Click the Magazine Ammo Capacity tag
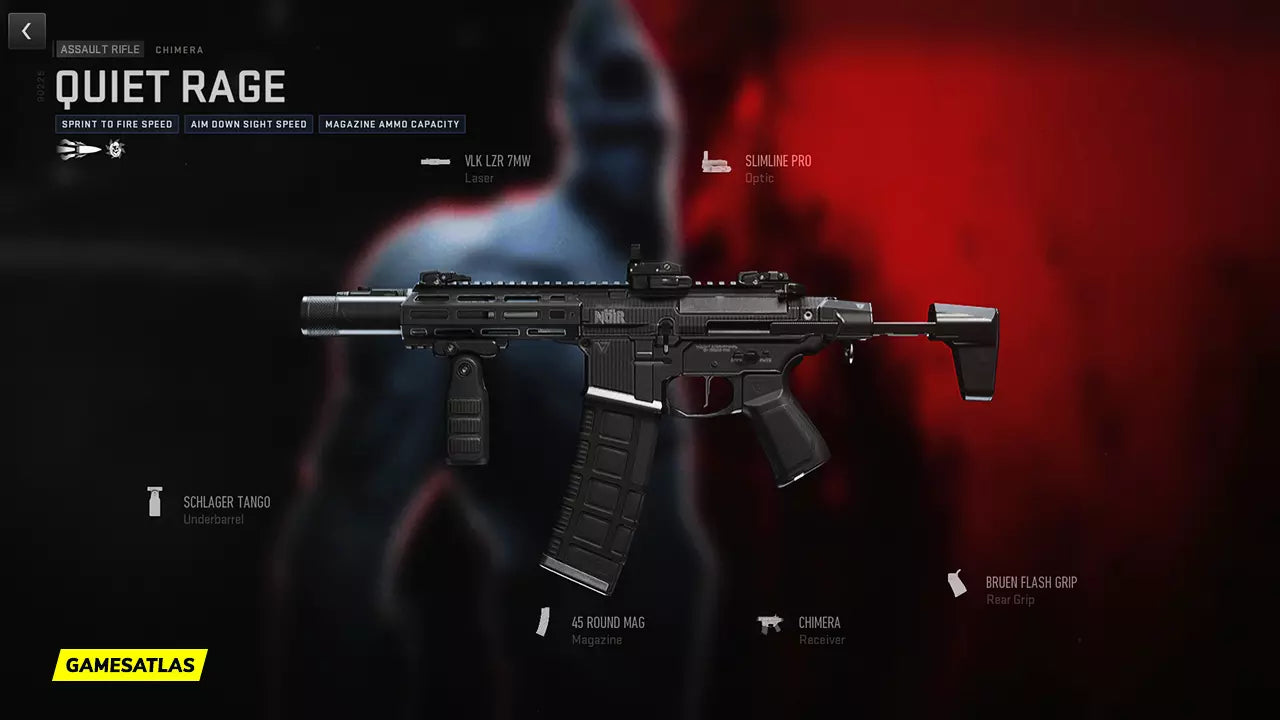 (393, 125)
